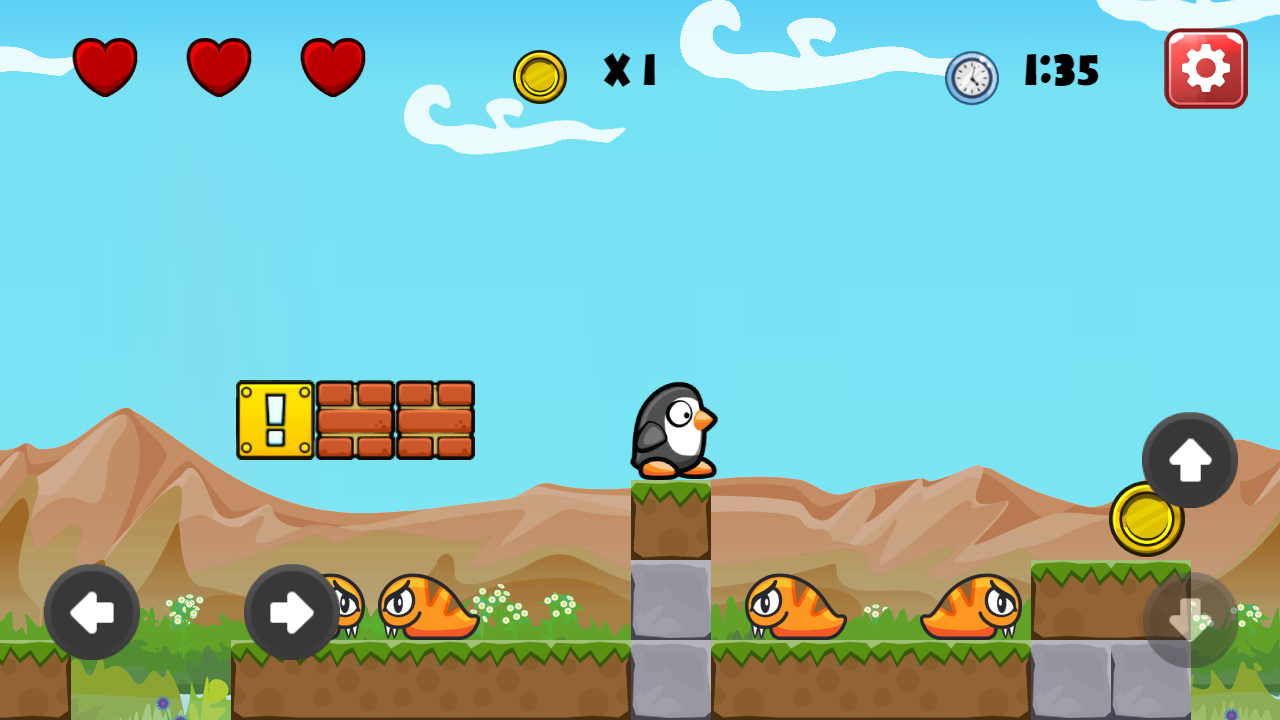1280x720 pixels.
Task: Click the rightmost brick block
Action: (x=435, y=420)
